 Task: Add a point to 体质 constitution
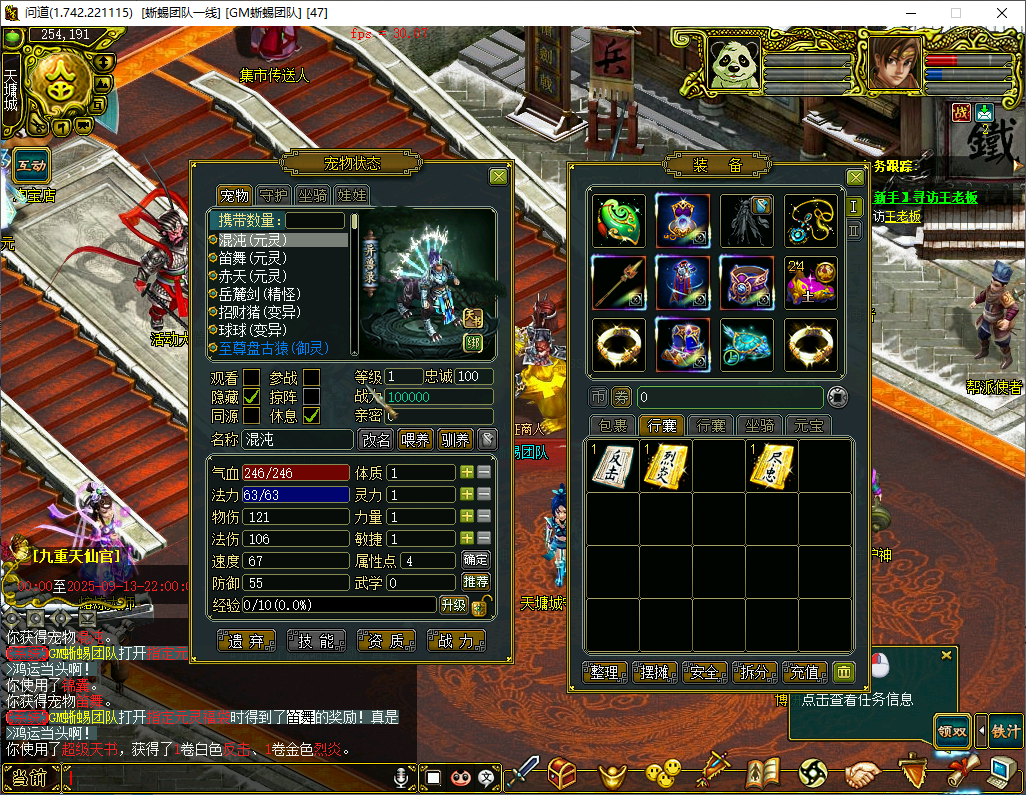tap(466, 472)
